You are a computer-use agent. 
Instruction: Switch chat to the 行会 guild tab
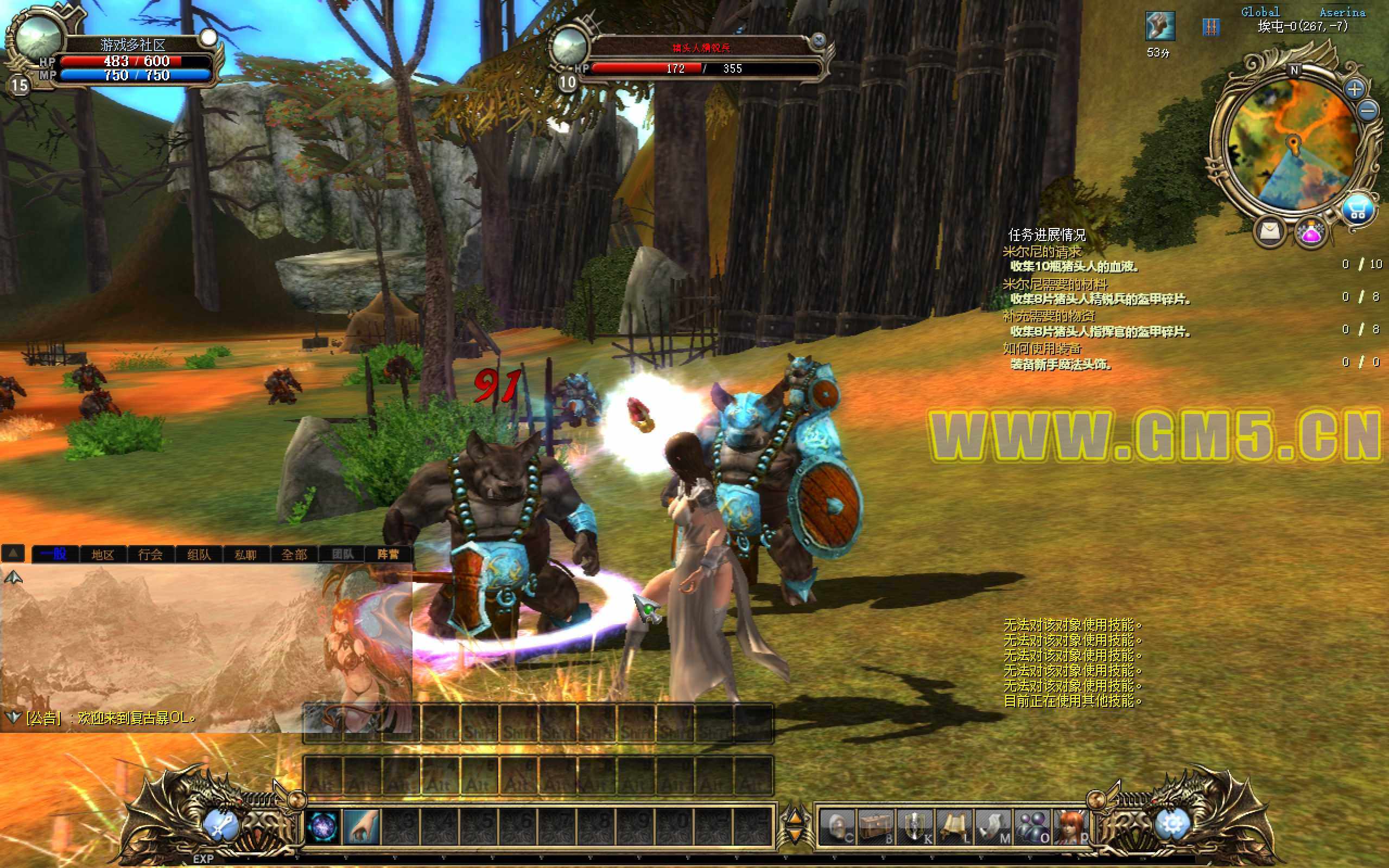point(150,554)
